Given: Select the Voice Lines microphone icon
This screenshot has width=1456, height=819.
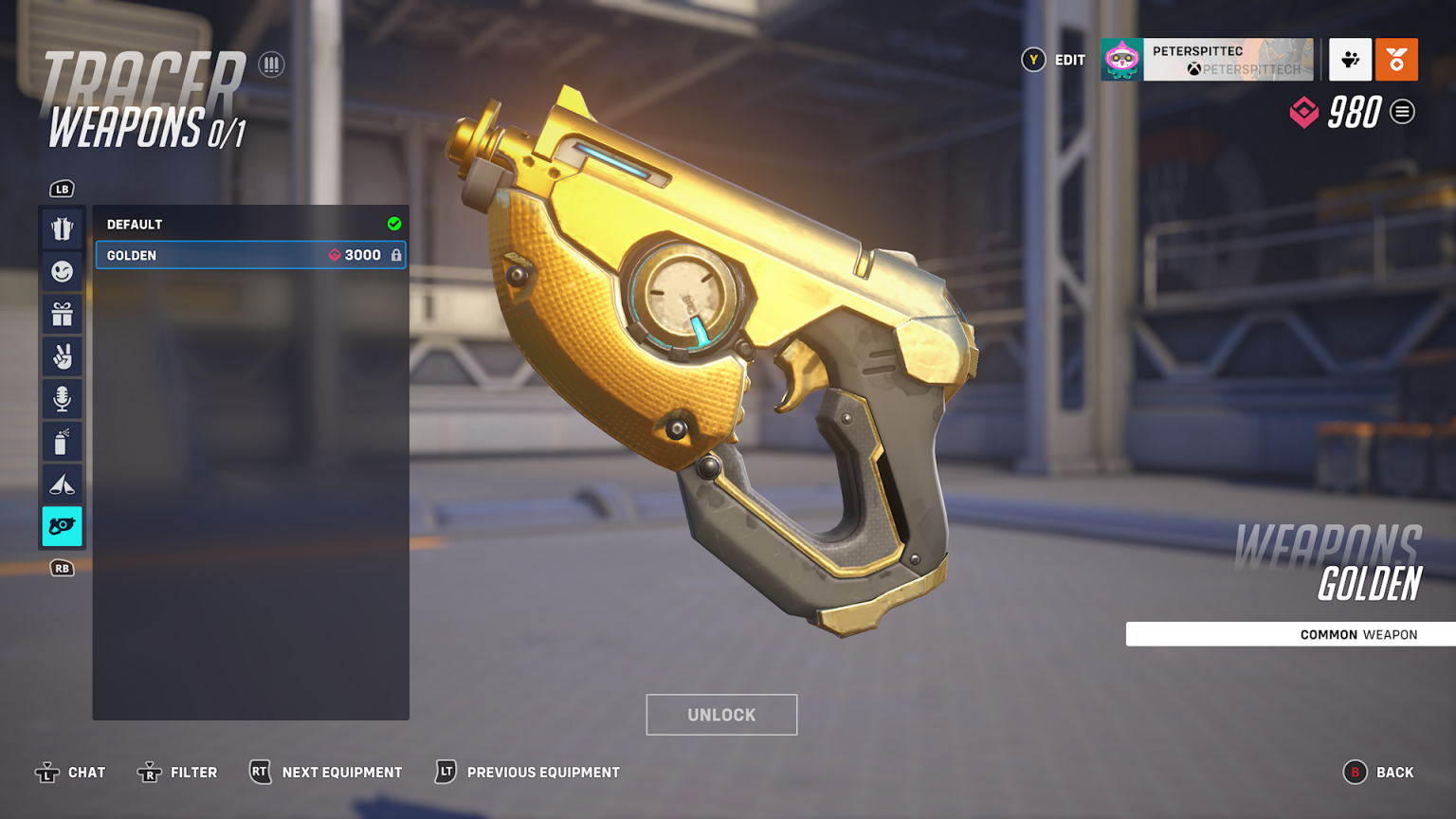Looking at the screenshot, I should [x=62, y=398].
